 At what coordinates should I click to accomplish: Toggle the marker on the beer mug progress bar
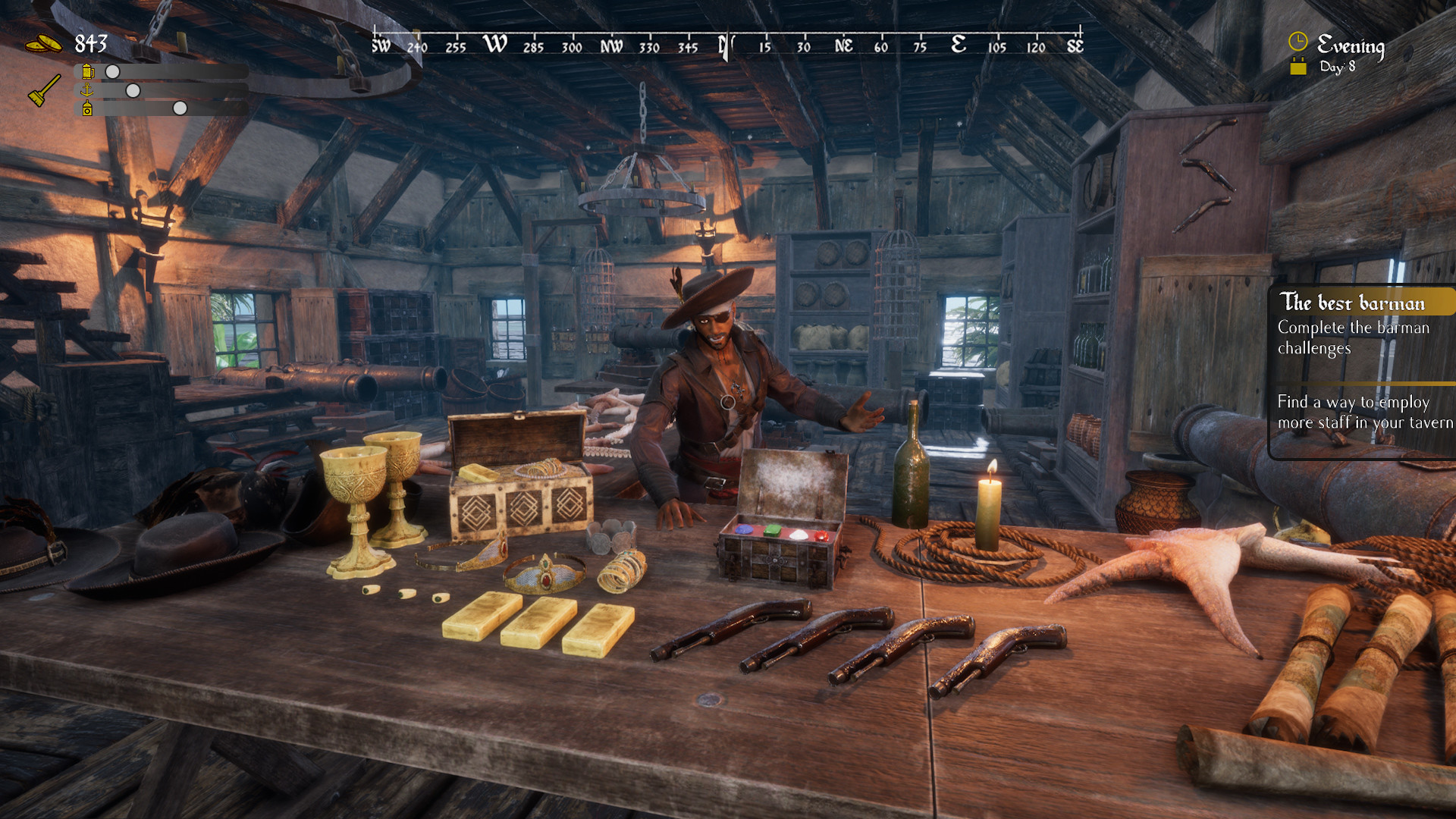(112, 72)
